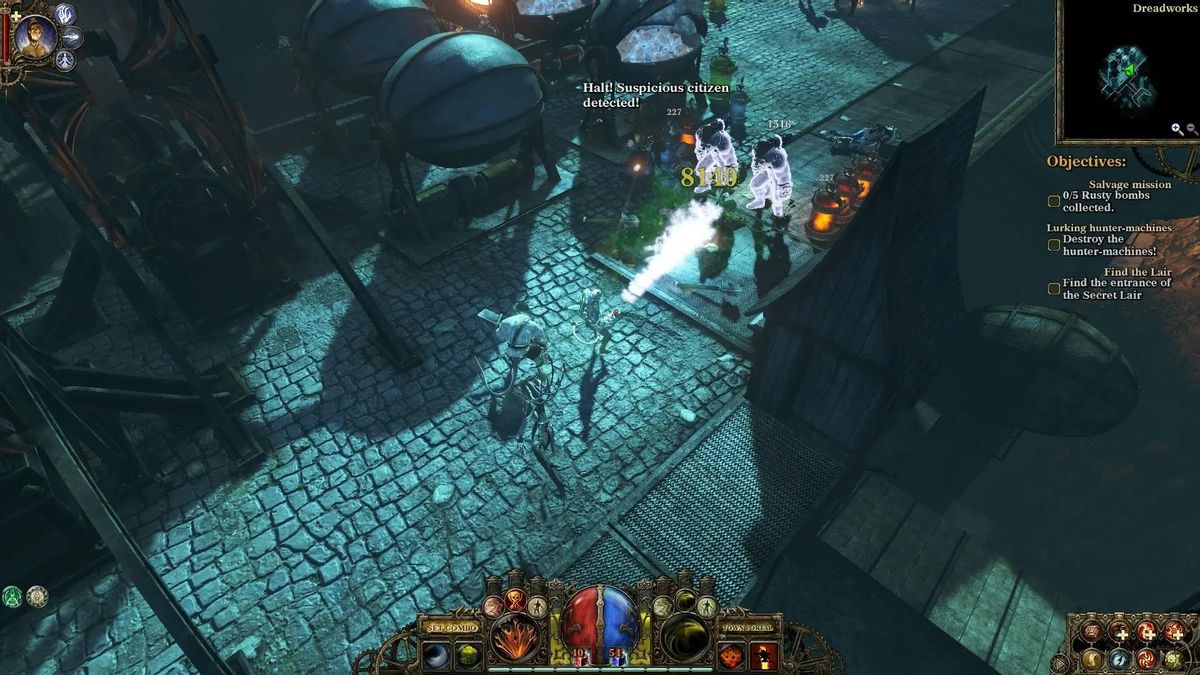This screenshot has width=1200, height=675.
Task: Select the white winged-figure companion ability
Action: [x=66, y=61]
